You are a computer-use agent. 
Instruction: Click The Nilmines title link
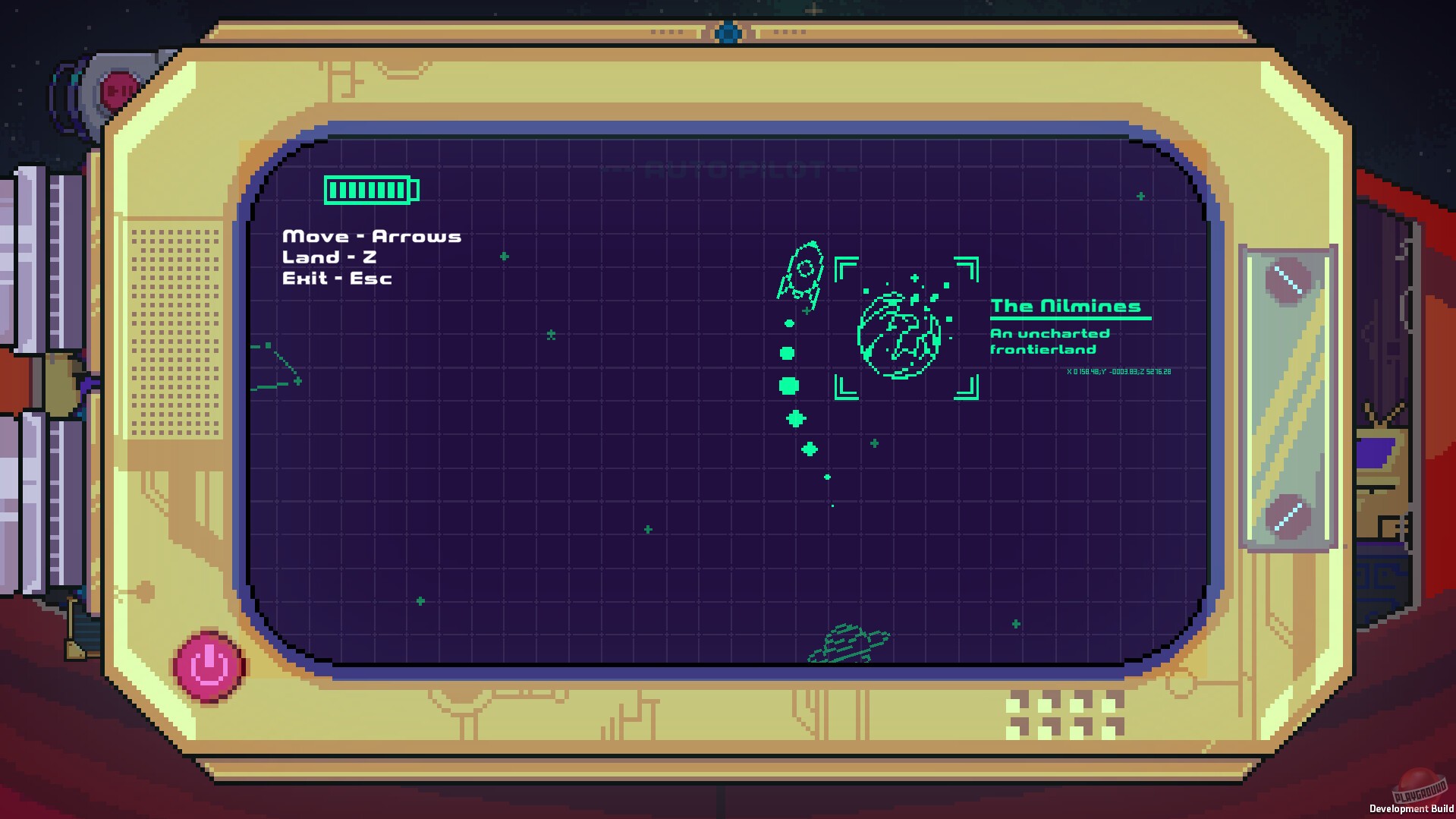(1068, 306)
